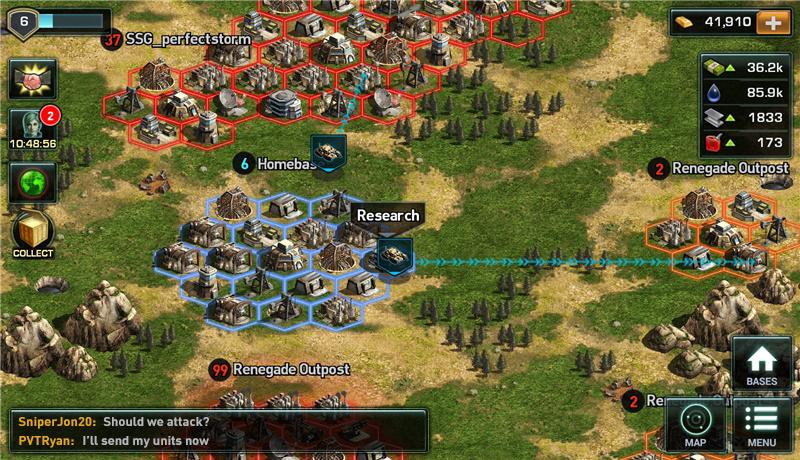Select the tank marker above Homebase
The height and width of the screenshot is (460, 800).
pyautogui.click(x=328, y=151)
